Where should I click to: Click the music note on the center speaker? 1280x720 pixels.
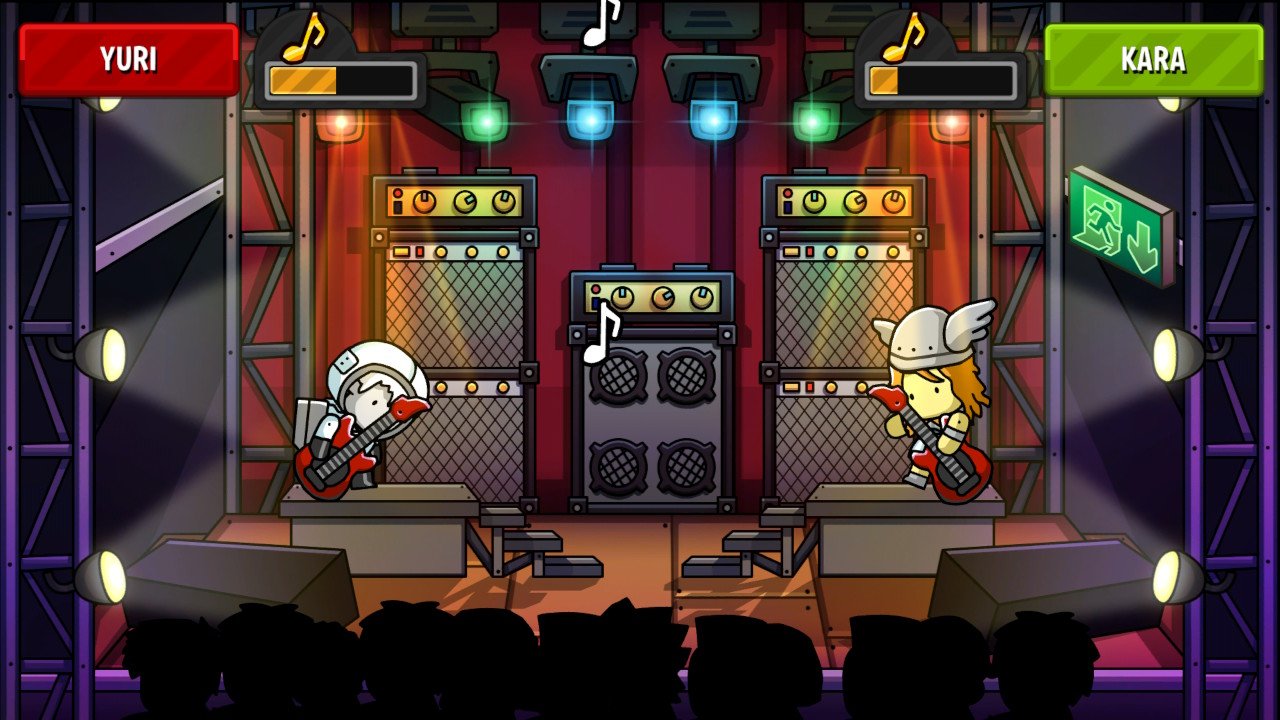(x=601, y=330)
